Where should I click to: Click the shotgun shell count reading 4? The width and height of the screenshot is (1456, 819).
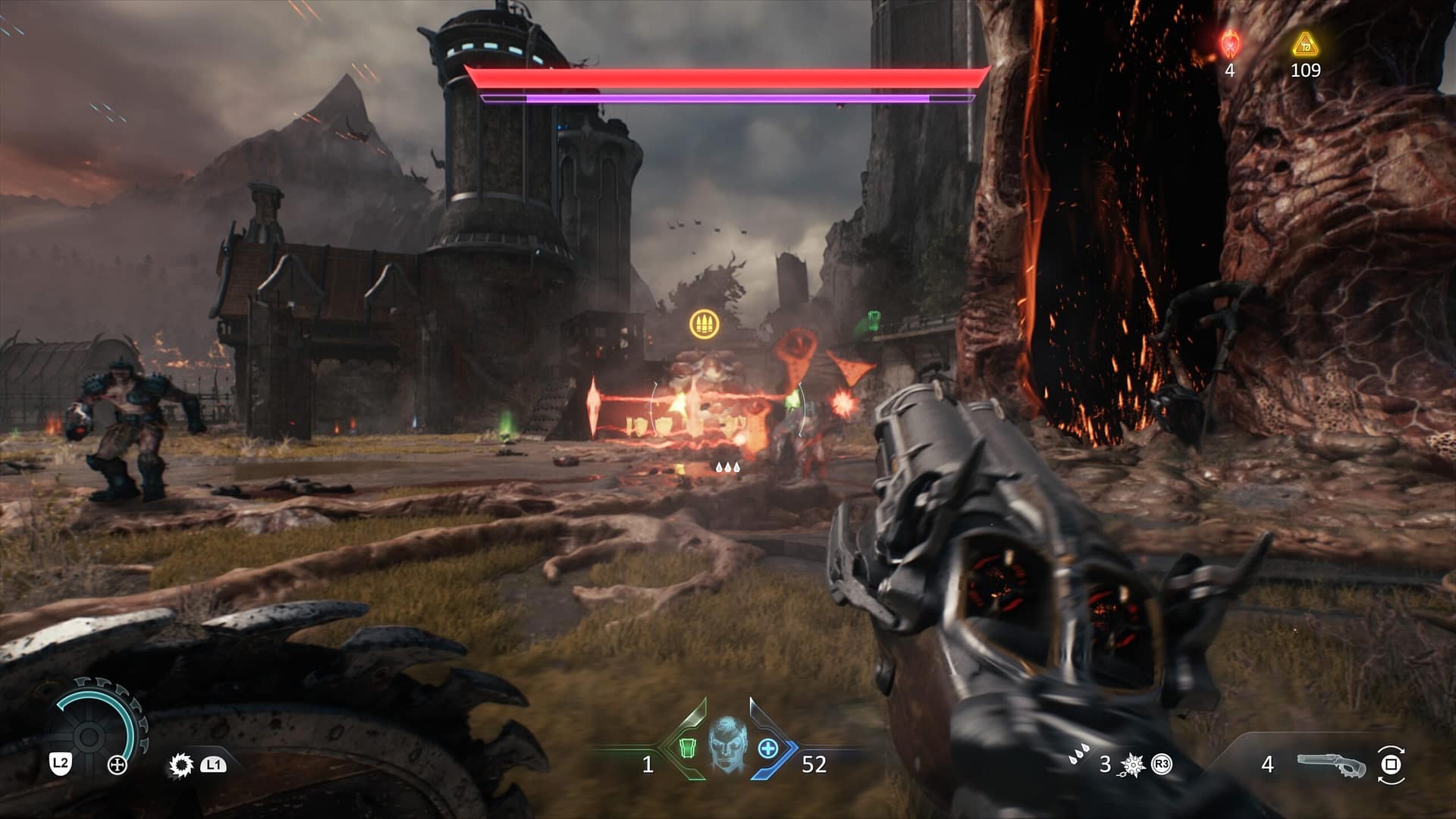point(1268,764)
